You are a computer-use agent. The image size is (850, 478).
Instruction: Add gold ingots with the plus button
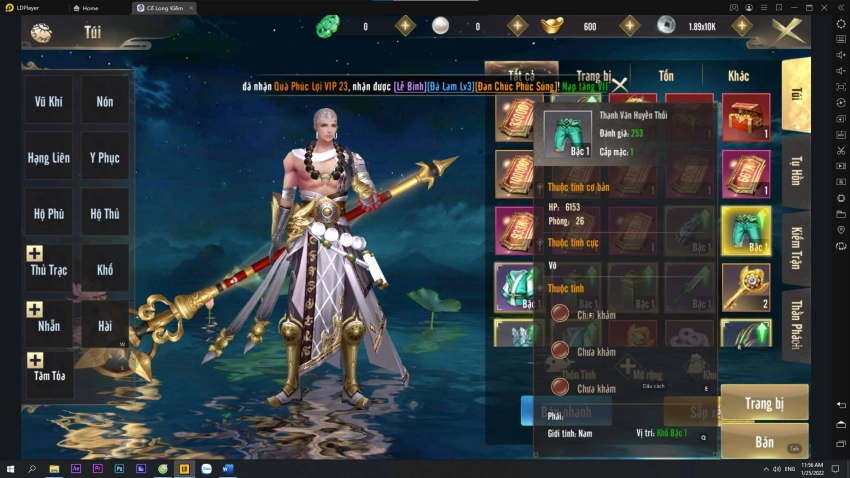629,26
